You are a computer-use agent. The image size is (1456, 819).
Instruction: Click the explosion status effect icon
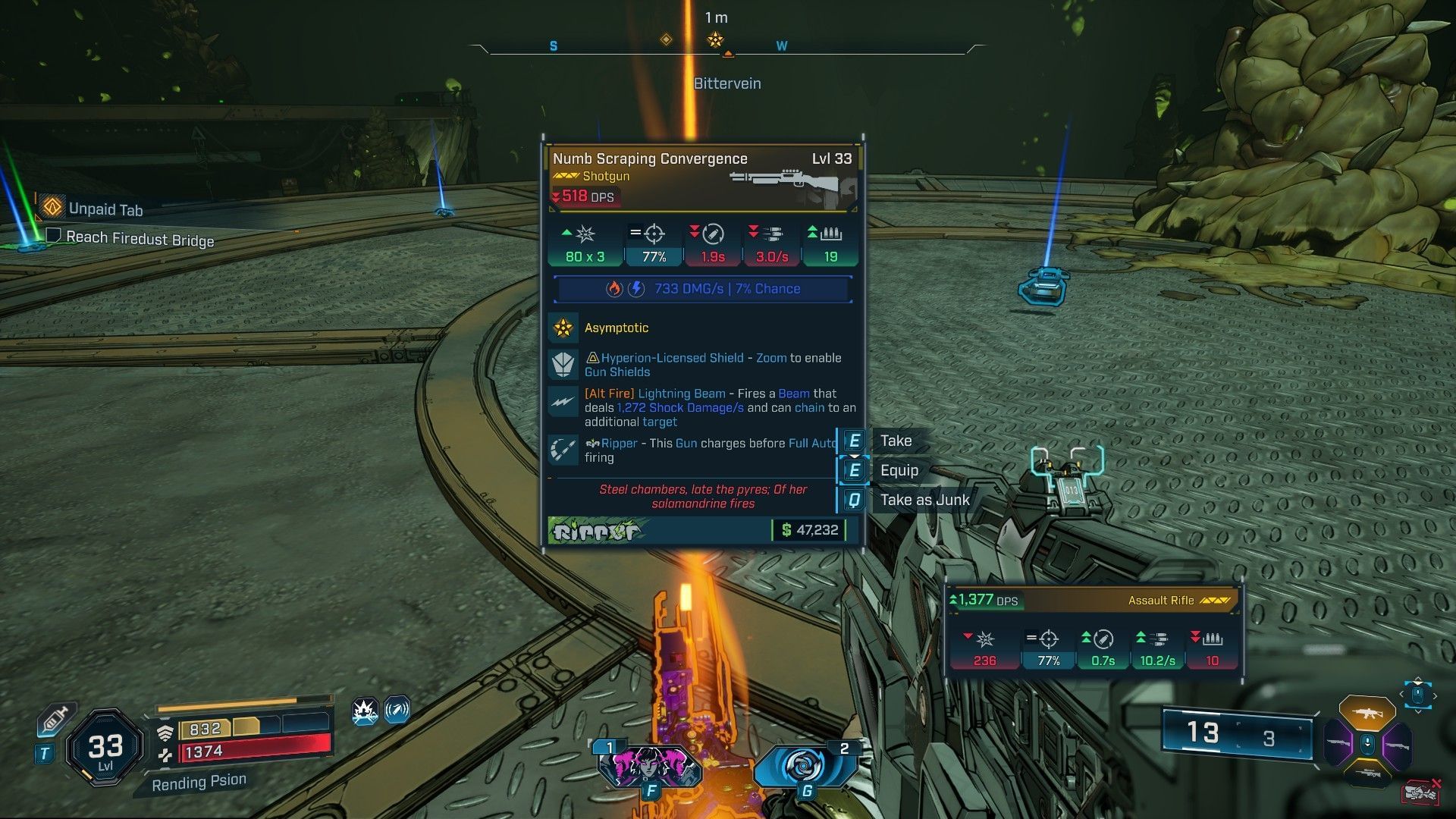366,711
